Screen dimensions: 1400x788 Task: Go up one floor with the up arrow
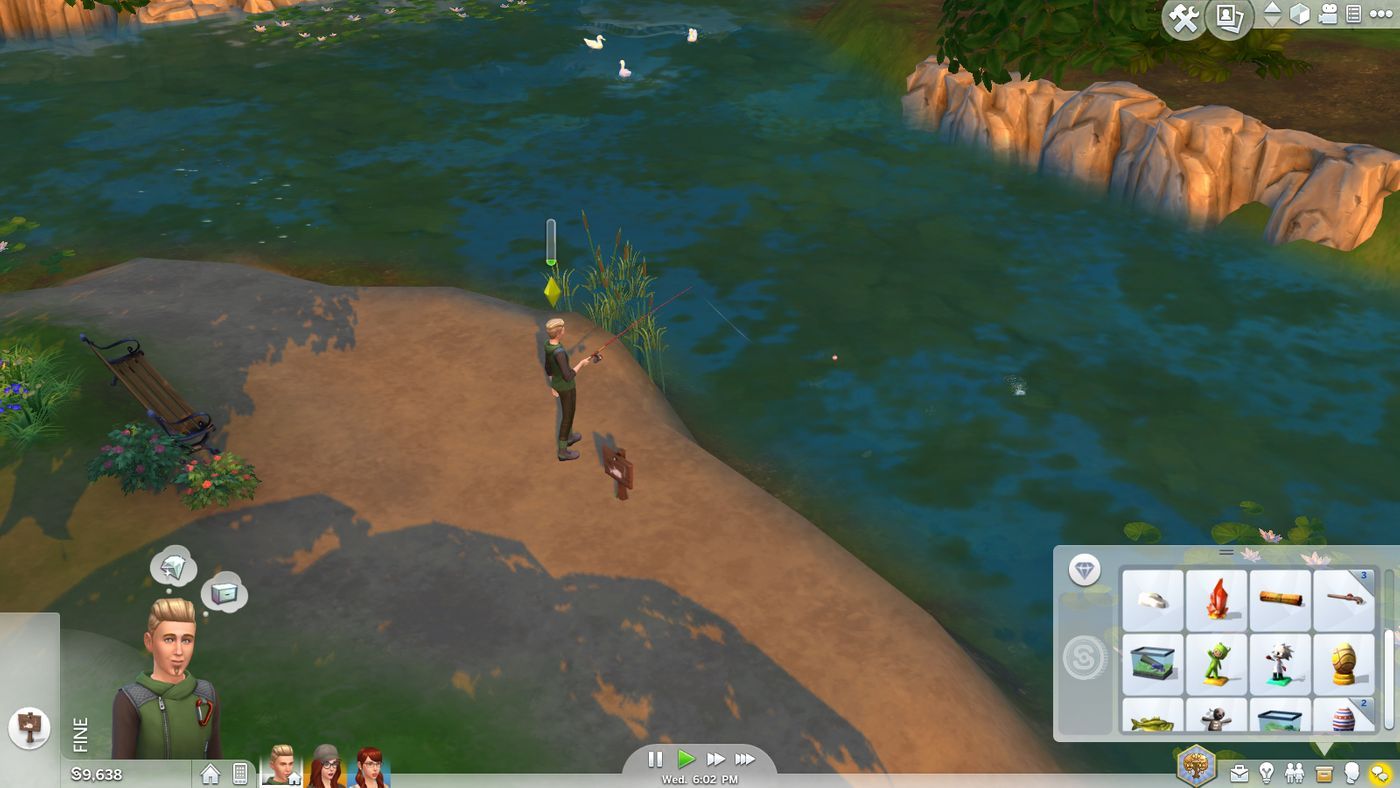tap(1272, 8)
